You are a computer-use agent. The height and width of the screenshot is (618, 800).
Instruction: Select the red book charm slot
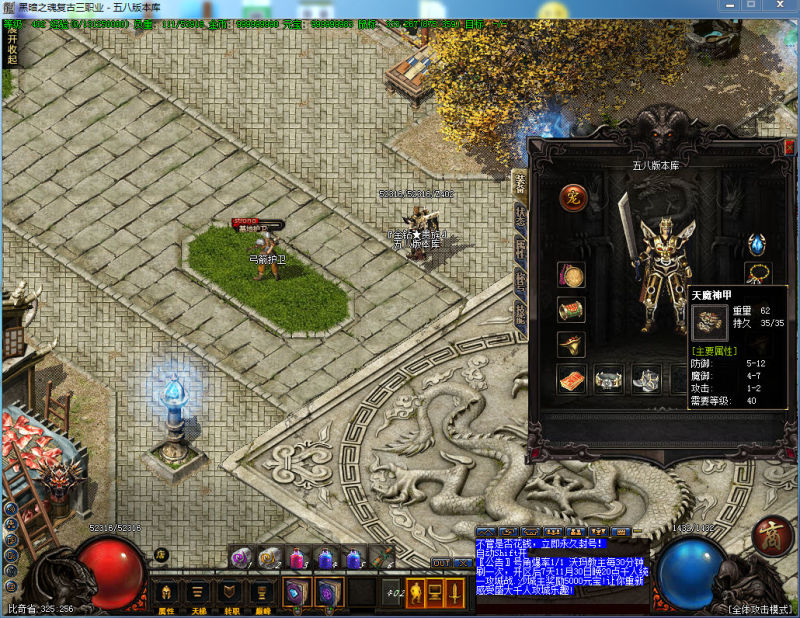571,379
